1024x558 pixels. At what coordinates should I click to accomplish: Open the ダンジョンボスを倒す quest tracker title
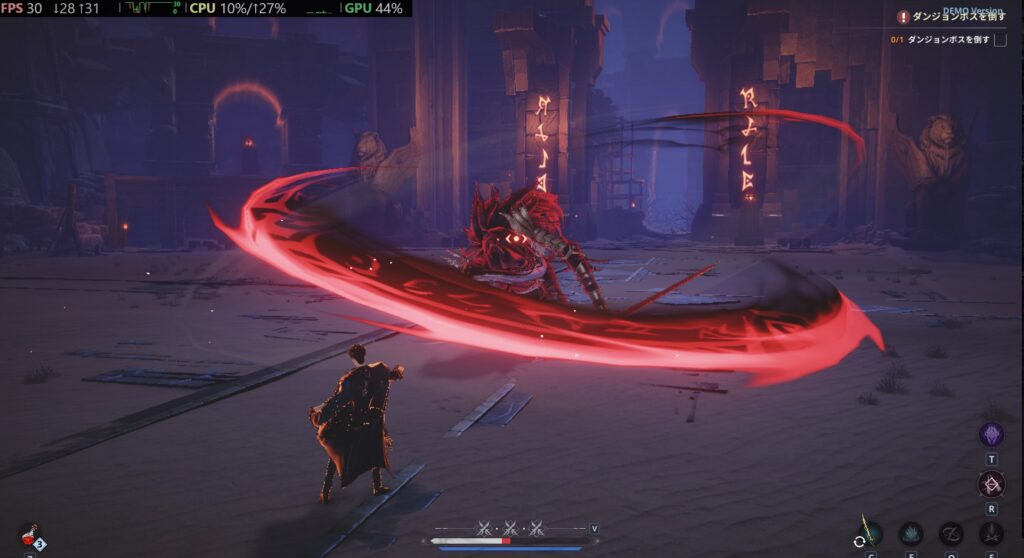click(x=958, y=17)
